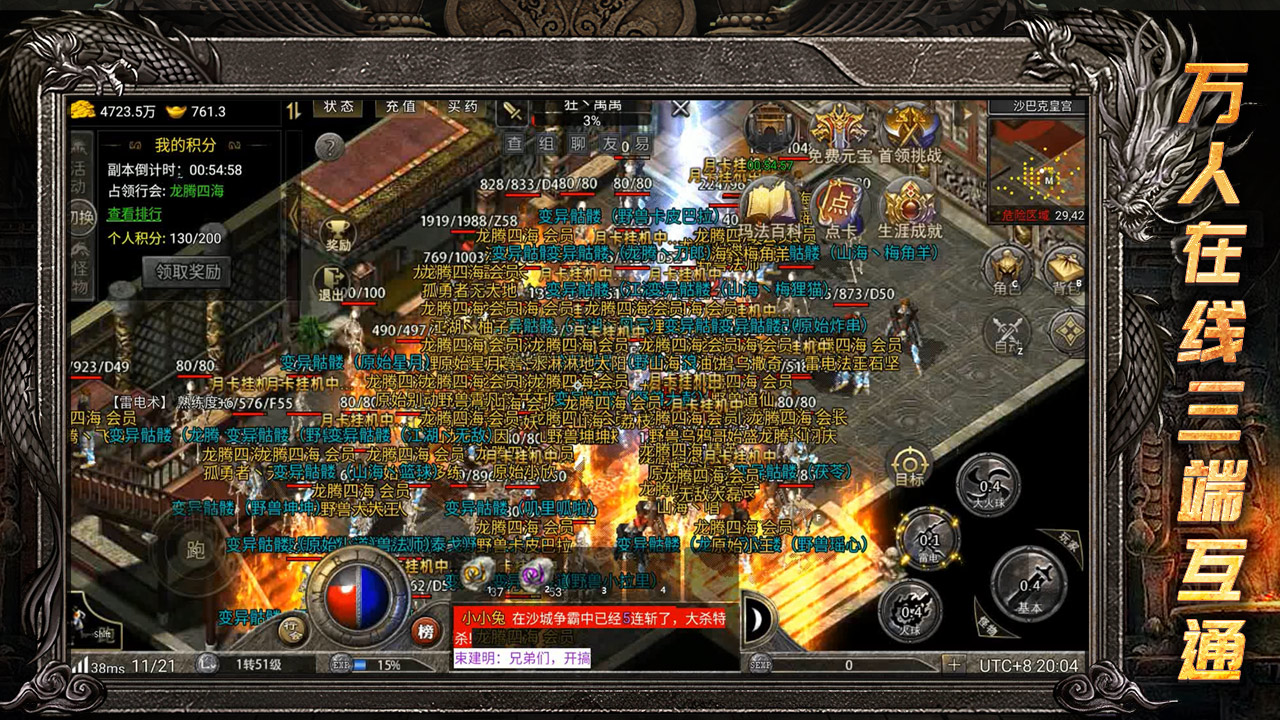Open the 沙巴克皇宫 minimap
The width and height of the screenshot is (1280, 720).
click(1037, 158)
